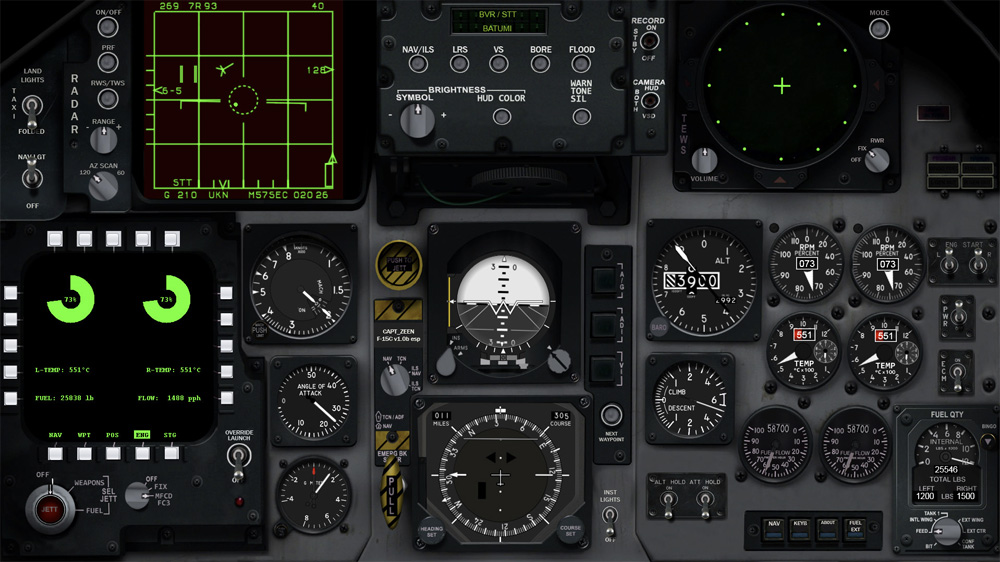Viewport: 1000px width, 562px height.
Task: Show the MFCD STG page
Action: coord(171,453)
